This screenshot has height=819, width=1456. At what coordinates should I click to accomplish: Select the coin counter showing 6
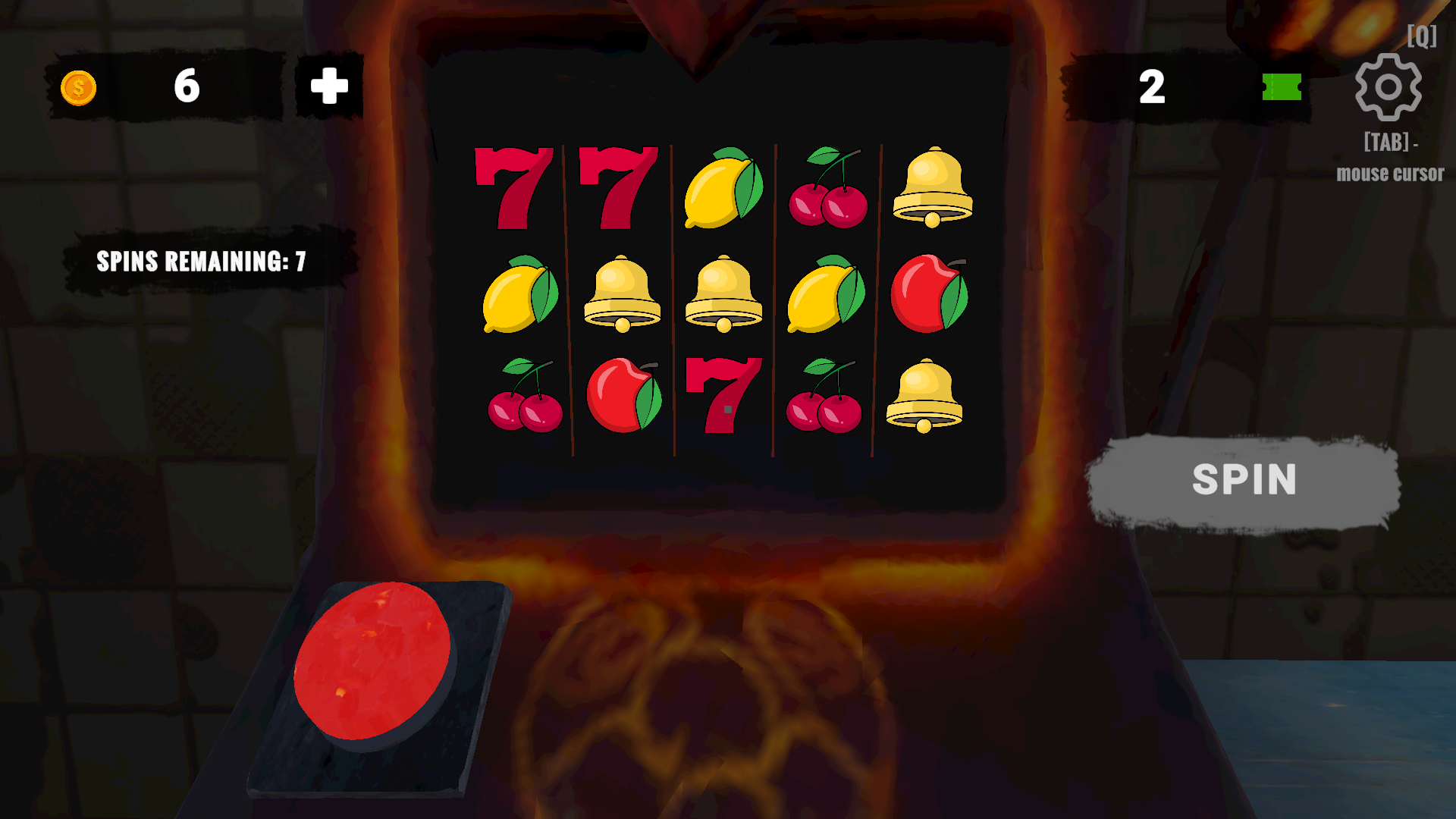[x=187, y=86]
